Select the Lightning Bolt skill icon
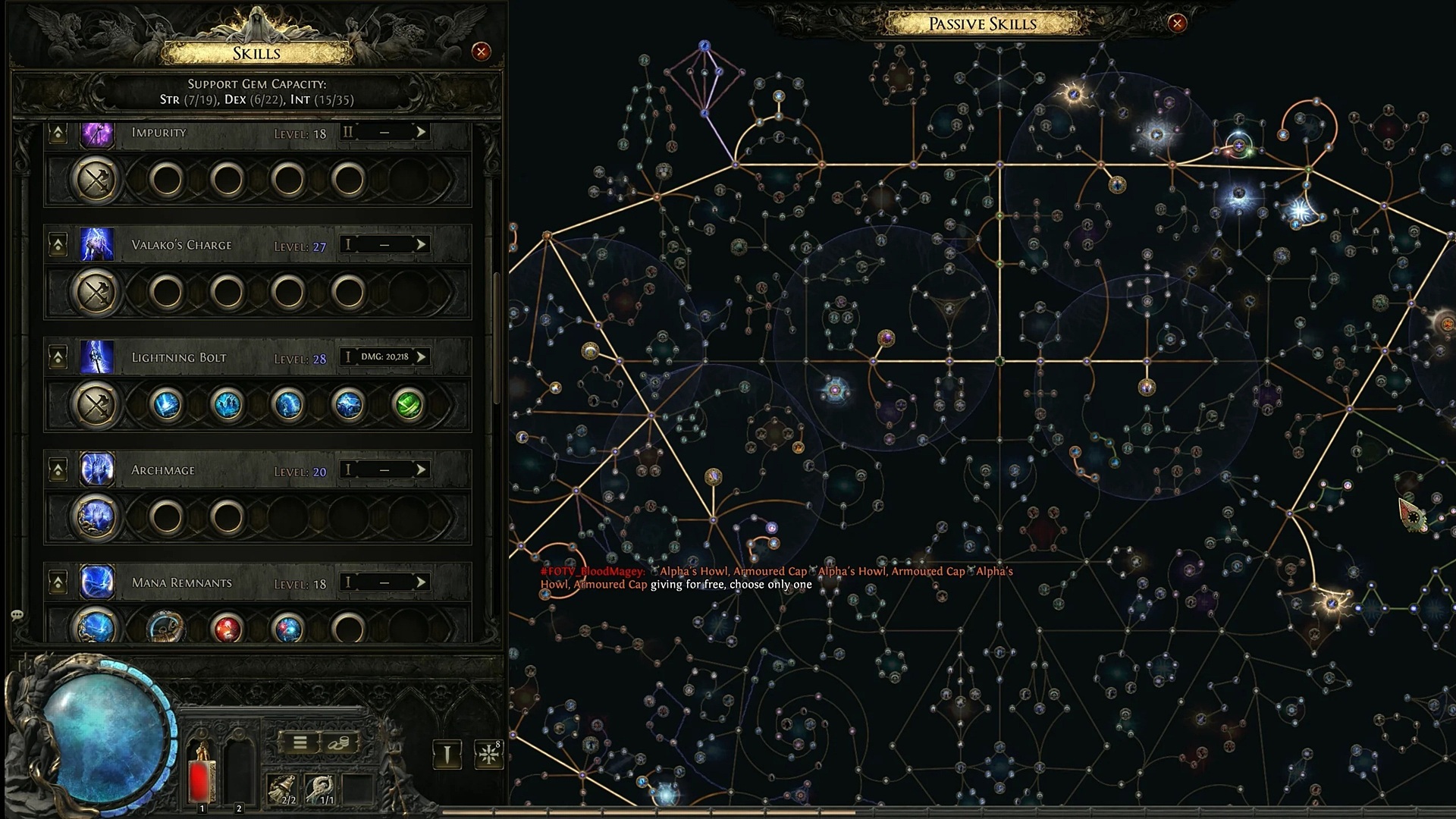Screen dimensions: 1456x819 [x=97, y=357]
